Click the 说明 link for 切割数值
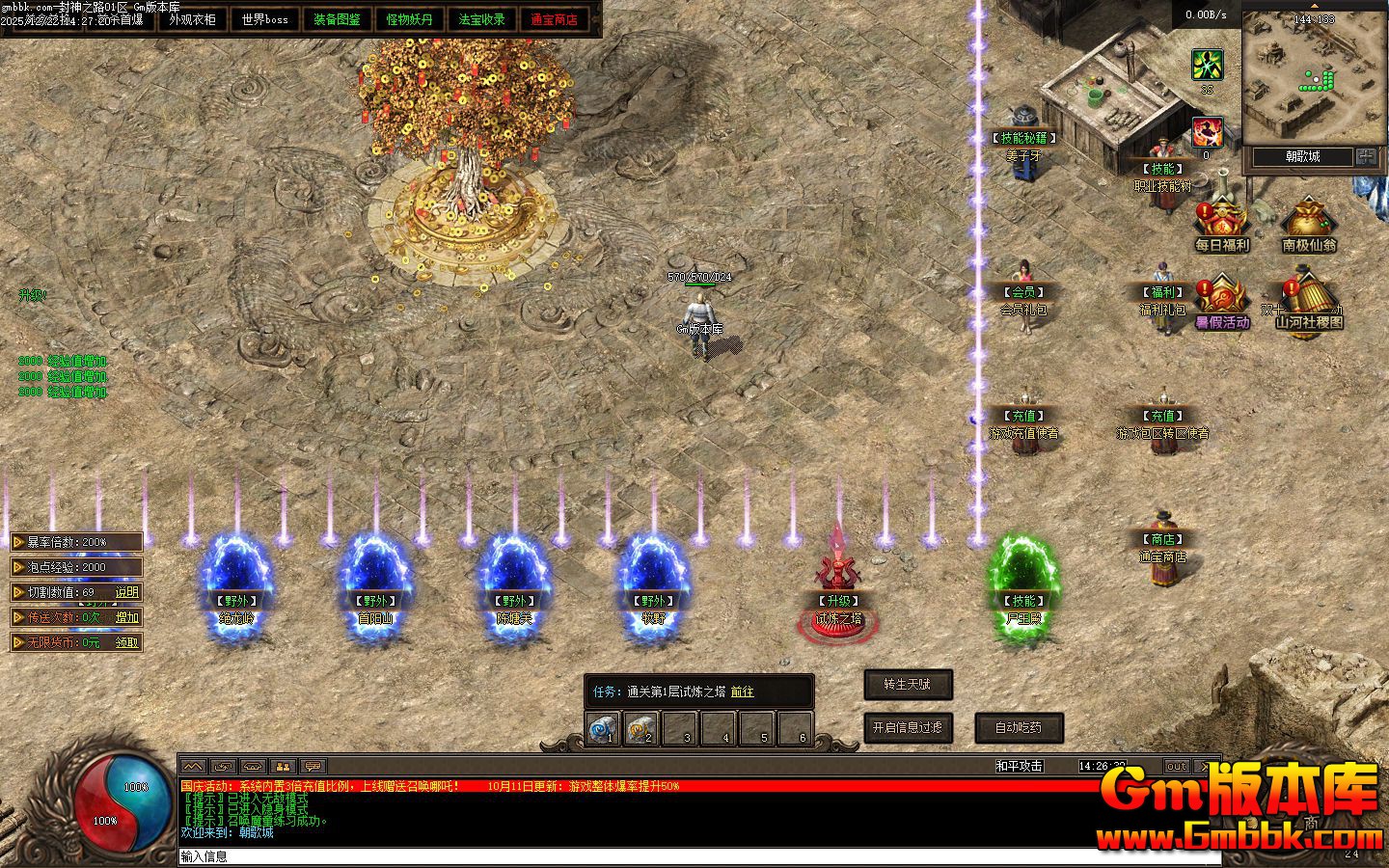The width and height of the screenshot is (1389, 868). pos(127,592)
